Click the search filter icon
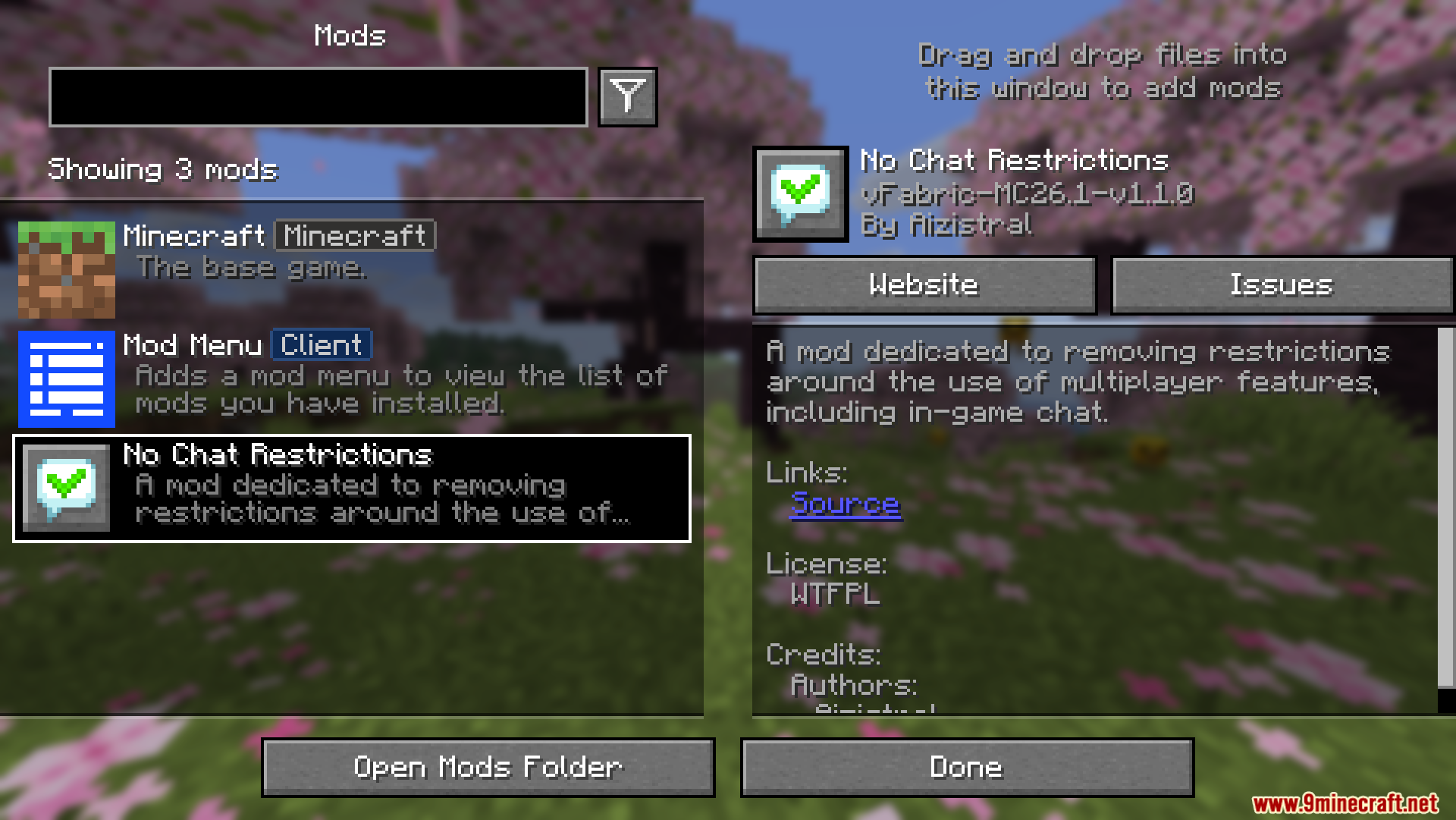This screenshot has width=1456, height=820. (626, 96)
